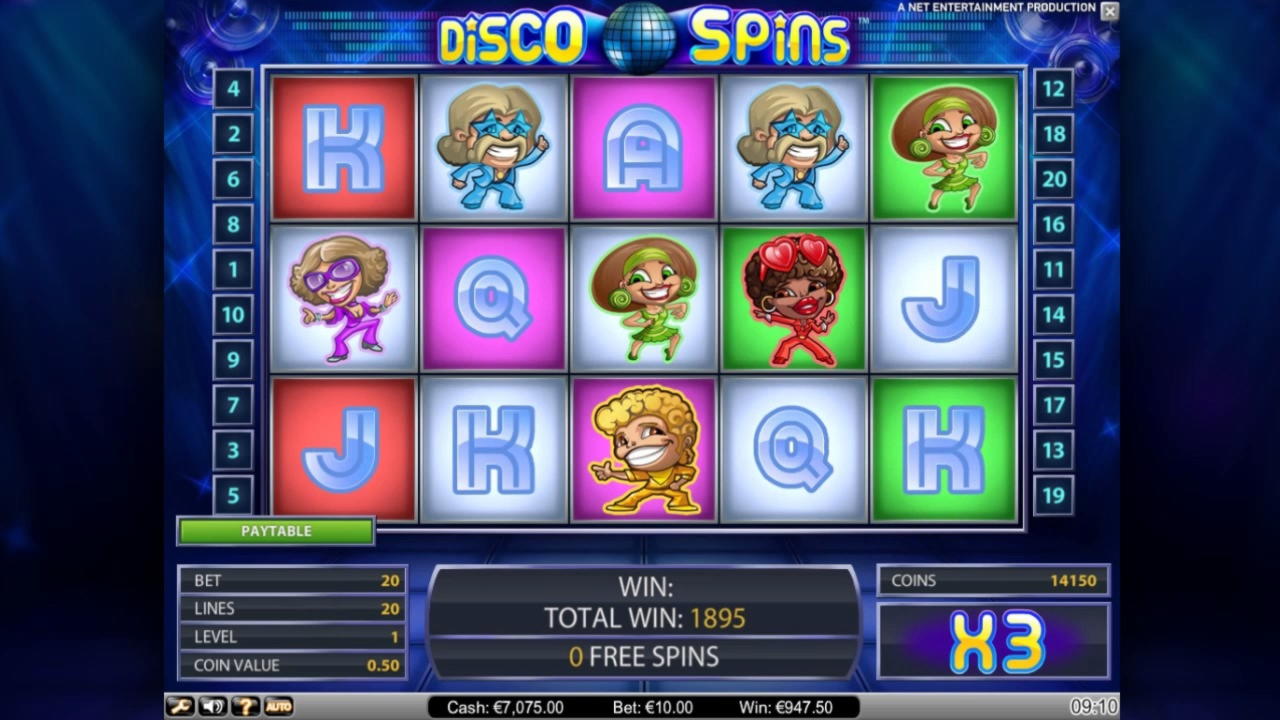
Task: Choose payline 20 indicator
Action: click(x=1053, y=179)
